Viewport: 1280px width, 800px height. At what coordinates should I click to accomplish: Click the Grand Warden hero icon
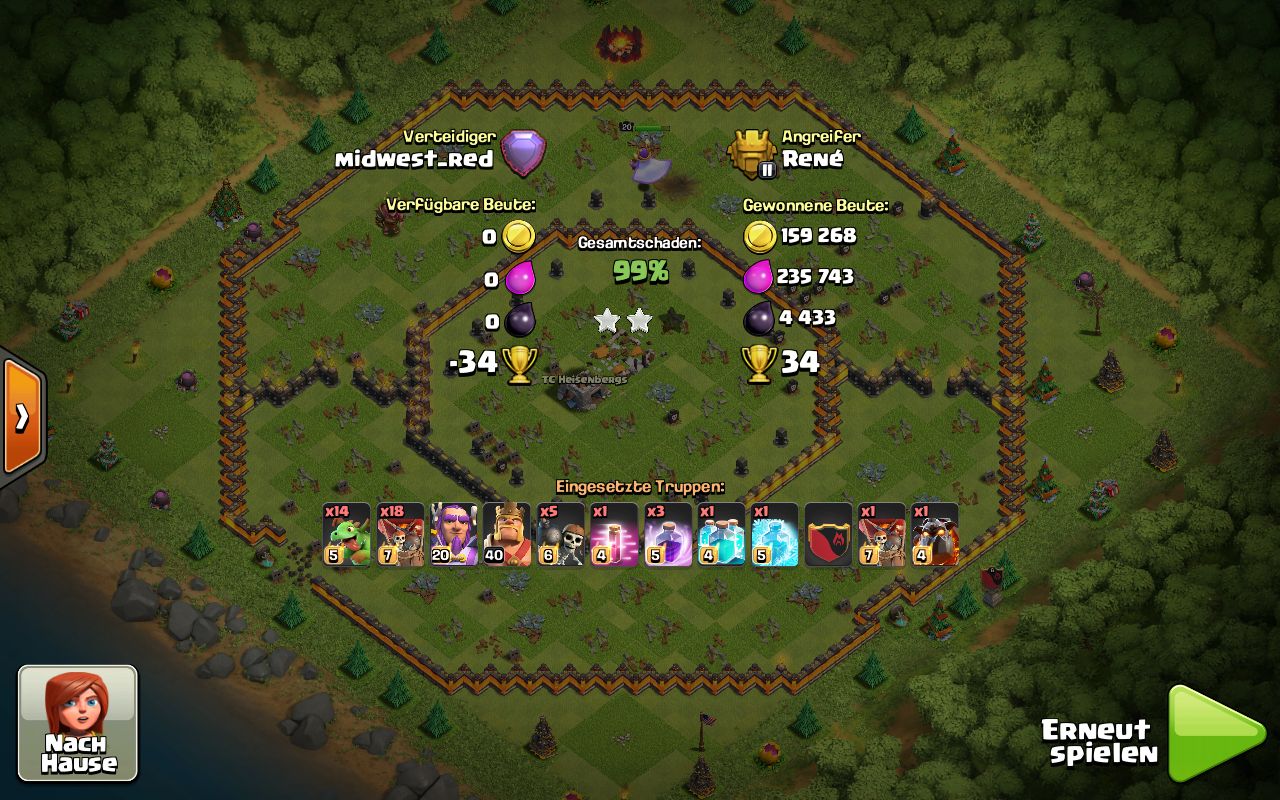tap(455, 534)
